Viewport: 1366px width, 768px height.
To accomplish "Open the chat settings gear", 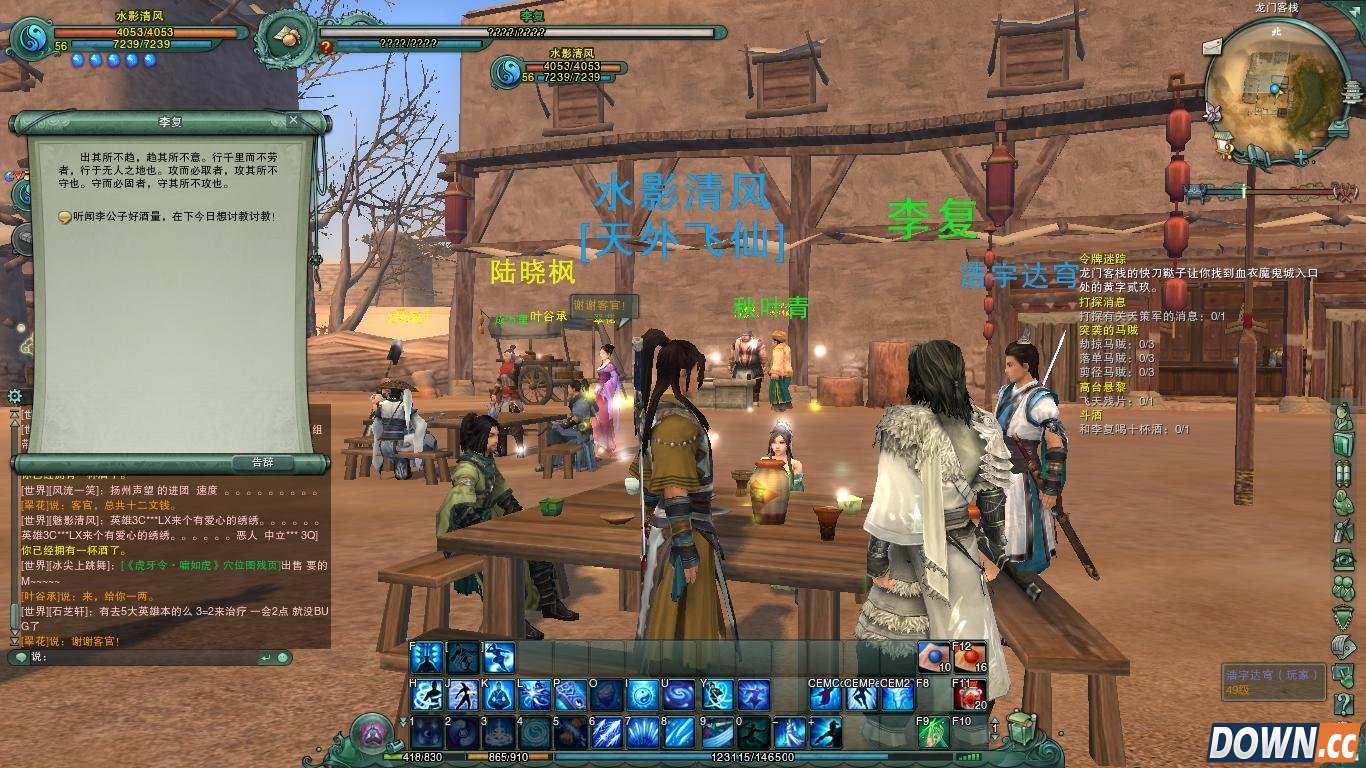I will pos(14,396).
